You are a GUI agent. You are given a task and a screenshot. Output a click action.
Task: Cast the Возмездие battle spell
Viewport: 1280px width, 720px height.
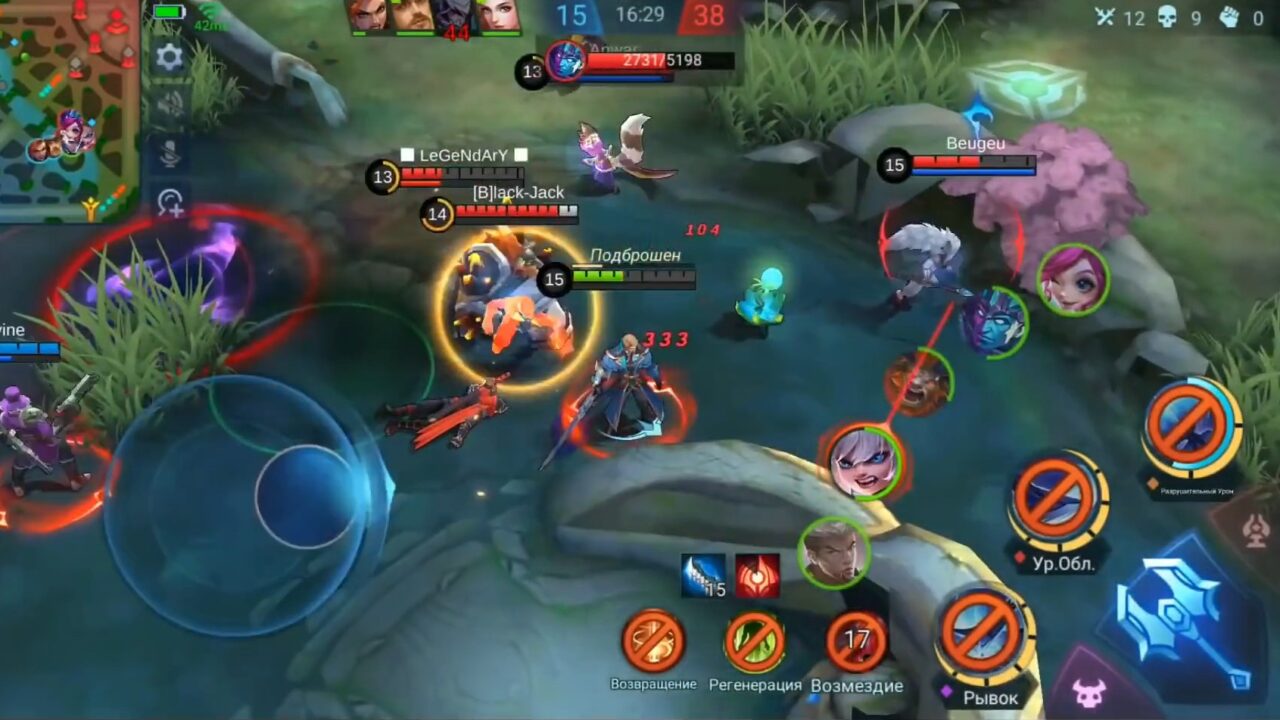[856, 641]
